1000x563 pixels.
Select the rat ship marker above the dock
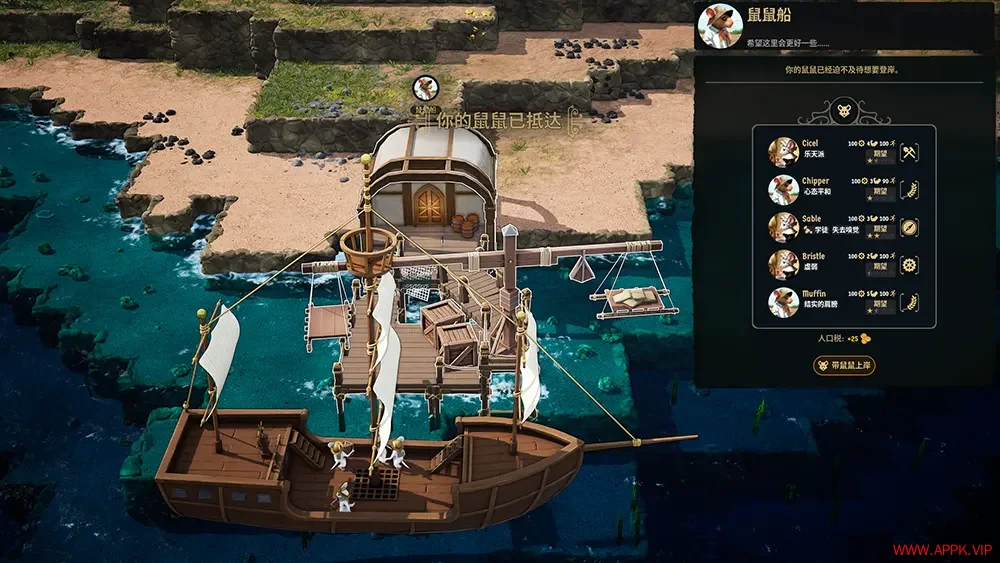click(425, 87)
